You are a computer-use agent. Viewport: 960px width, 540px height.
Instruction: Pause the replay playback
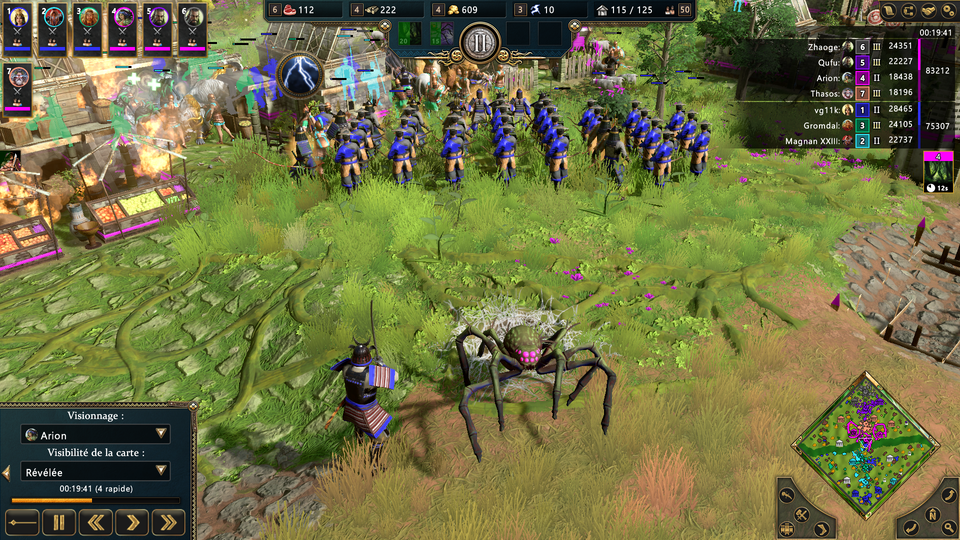(x=59, y=521)
